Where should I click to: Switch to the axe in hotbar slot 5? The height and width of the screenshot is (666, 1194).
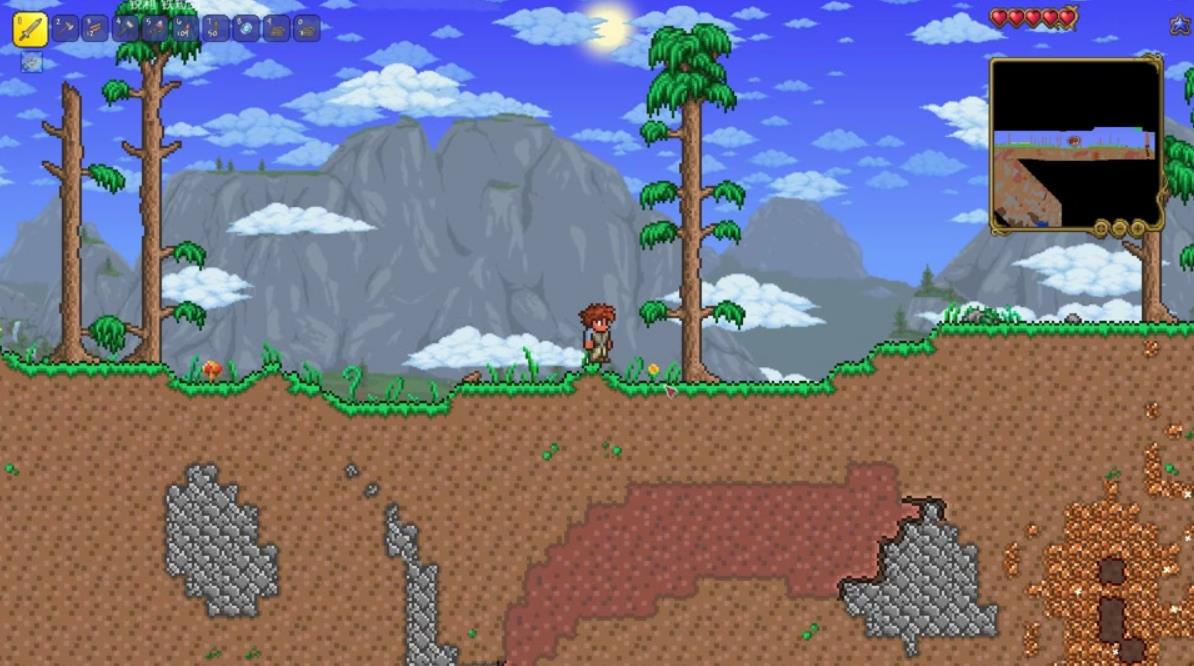point(155,28)
